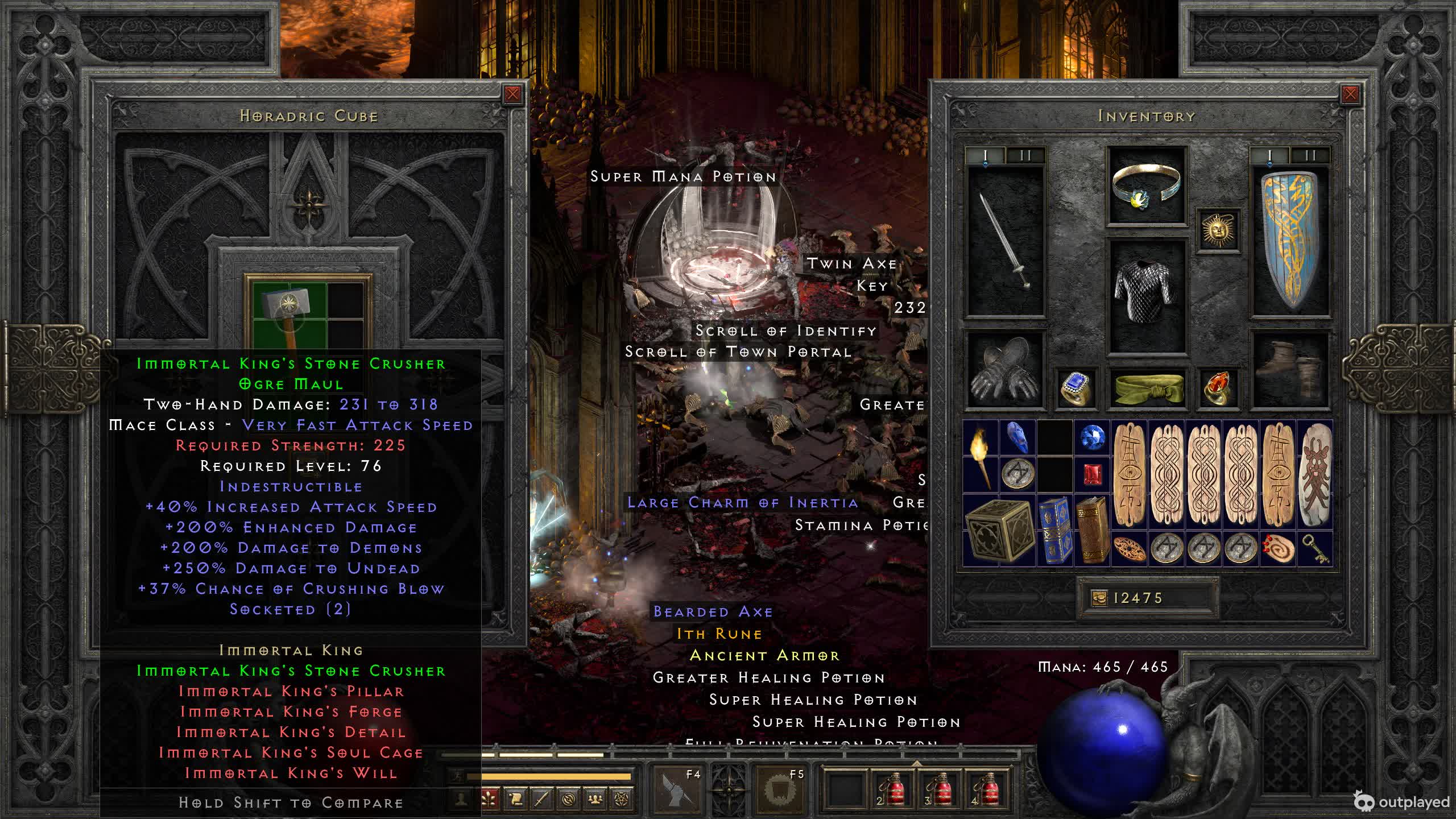This screenshot has height=819, width=1456.
Task: Pick up the torch from the inventory
Action: point(981,456)
